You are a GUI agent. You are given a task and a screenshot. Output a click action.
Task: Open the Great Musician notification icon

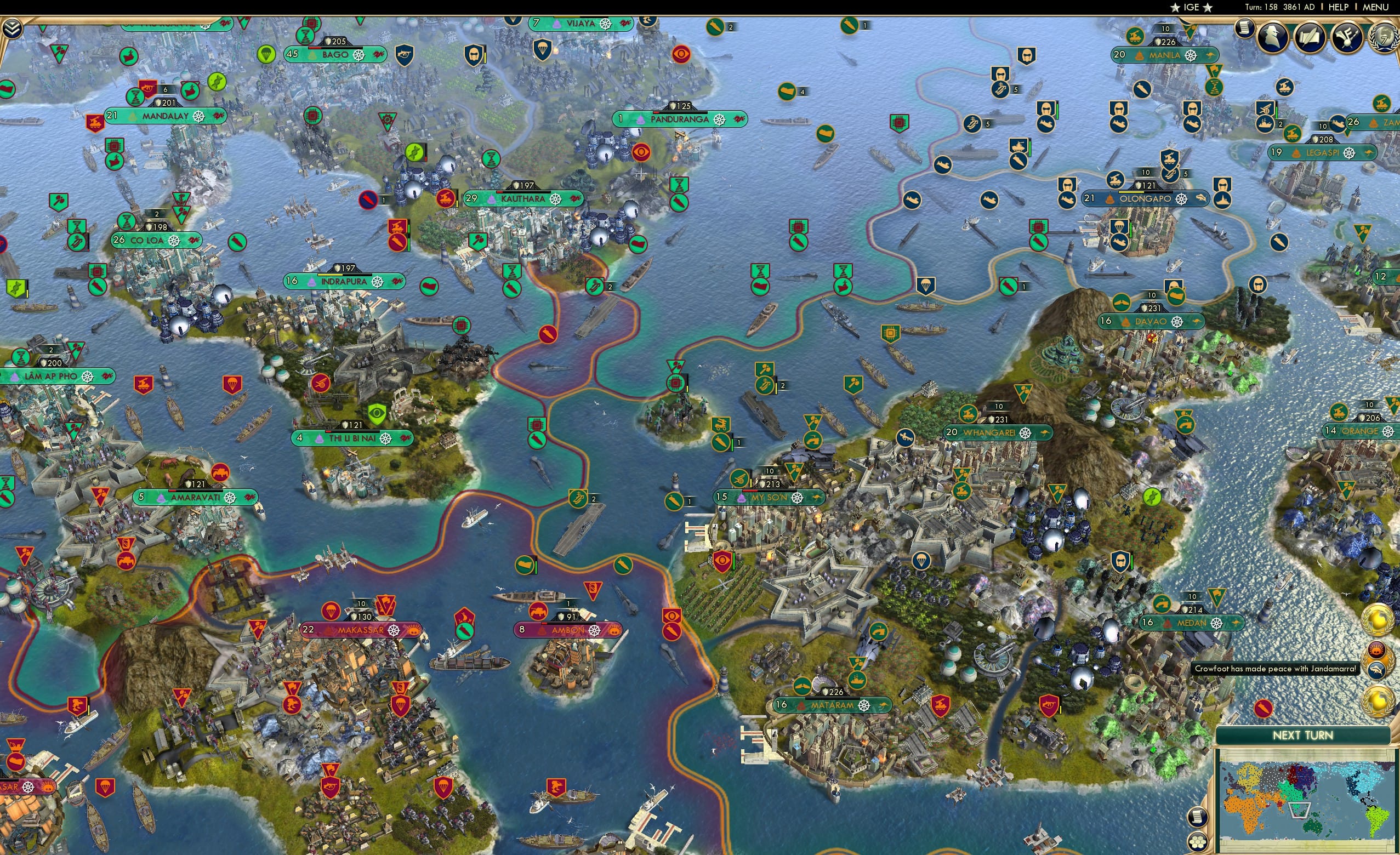coord(1347,38)
